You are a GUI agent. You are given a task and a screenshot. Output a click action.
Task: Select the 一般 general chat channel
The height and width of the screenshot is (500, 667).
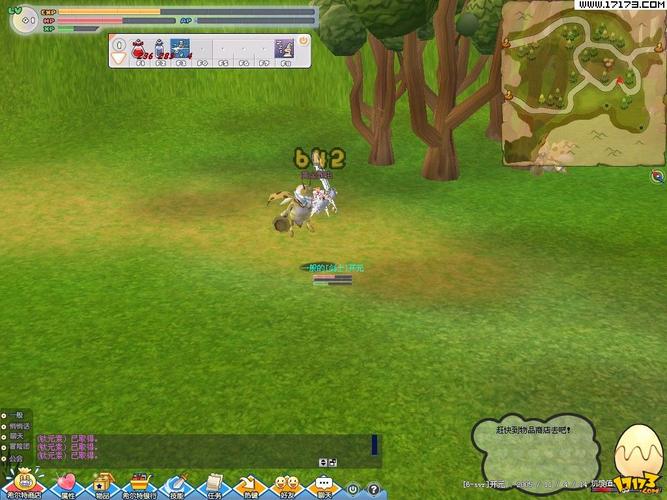(x=15, y=414)
